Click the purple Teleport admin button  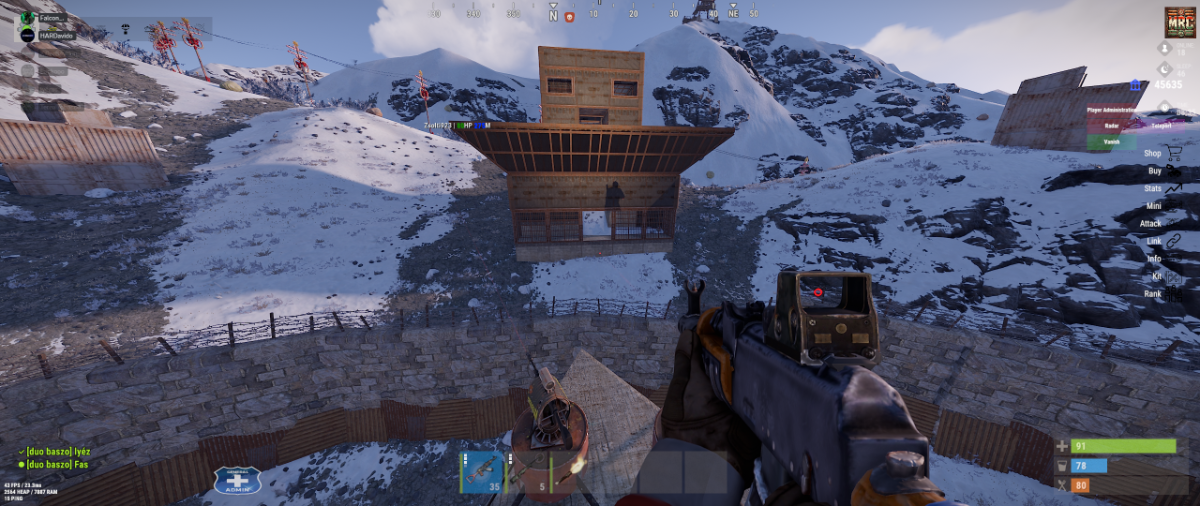[x=1162, y=126]
